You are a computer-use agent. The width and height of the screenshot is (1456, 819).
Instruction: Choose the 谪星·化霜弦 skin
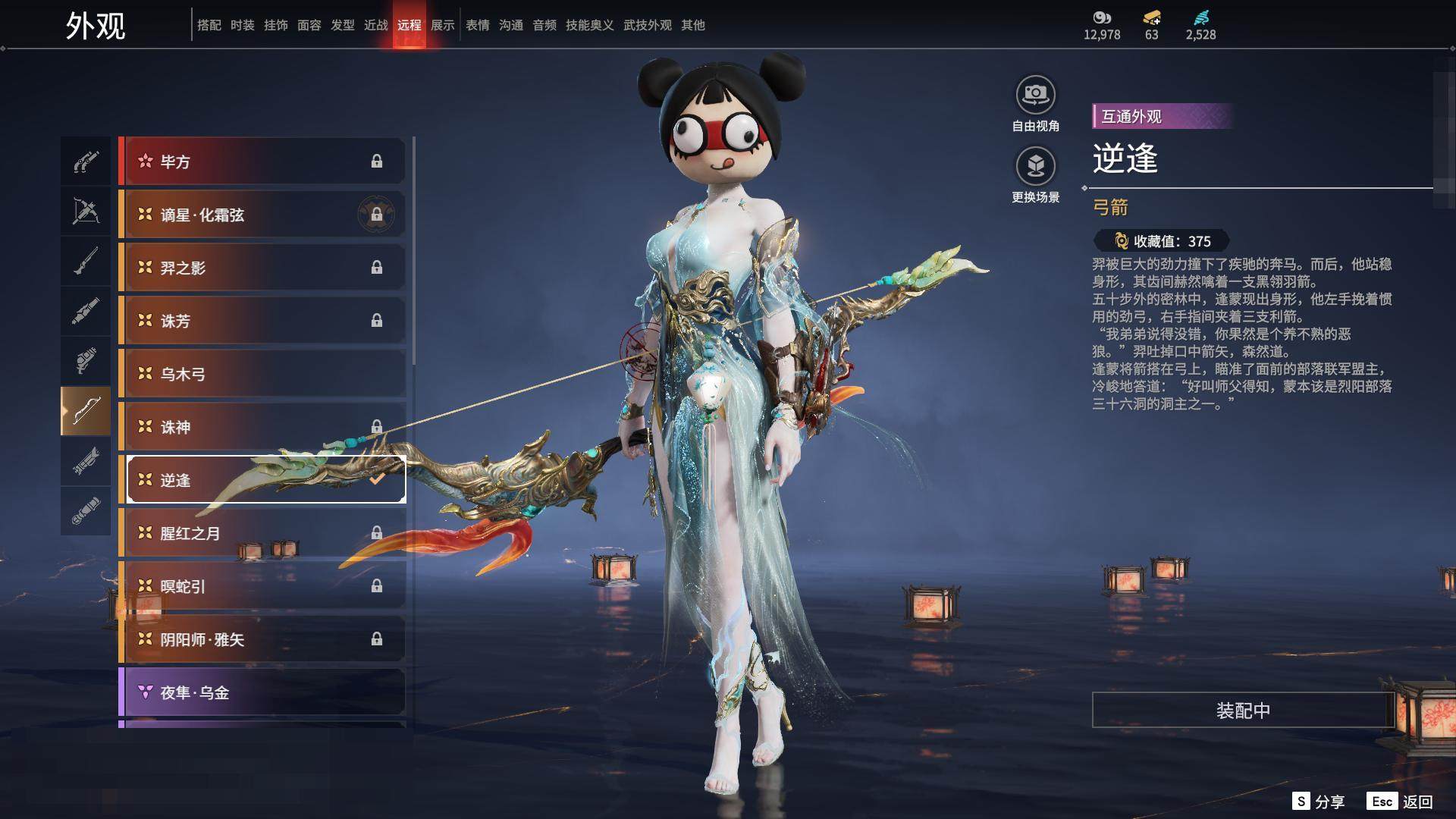point(262,215)
